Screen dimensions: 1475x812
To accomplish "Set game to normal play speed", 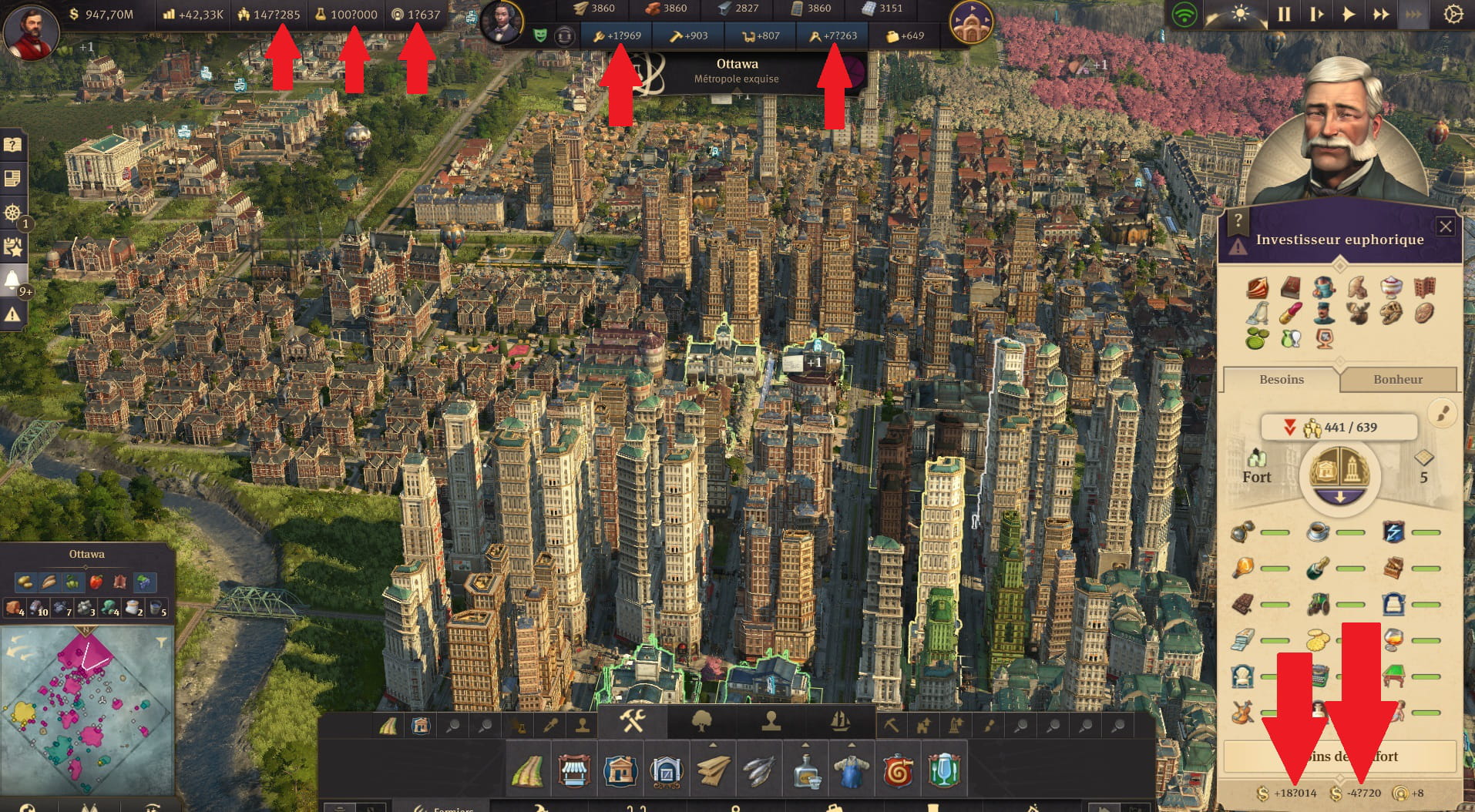I will pyautogui.click(x=1348, y=14).
